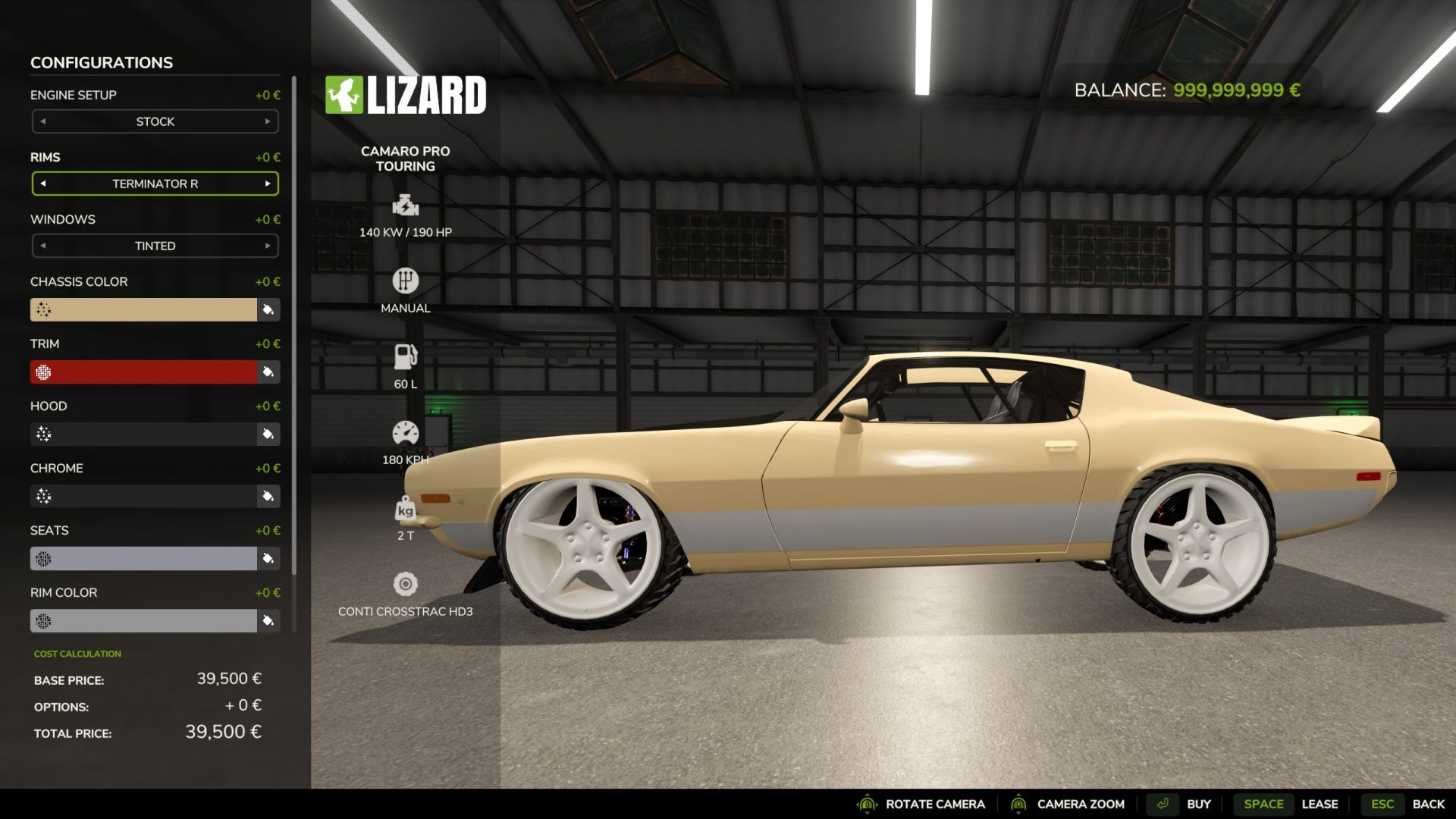This screenshot has height=819, width=1456.
Task: Click the trim paint bucket icon
Action: pyautogui.click(x=268, y=372)
